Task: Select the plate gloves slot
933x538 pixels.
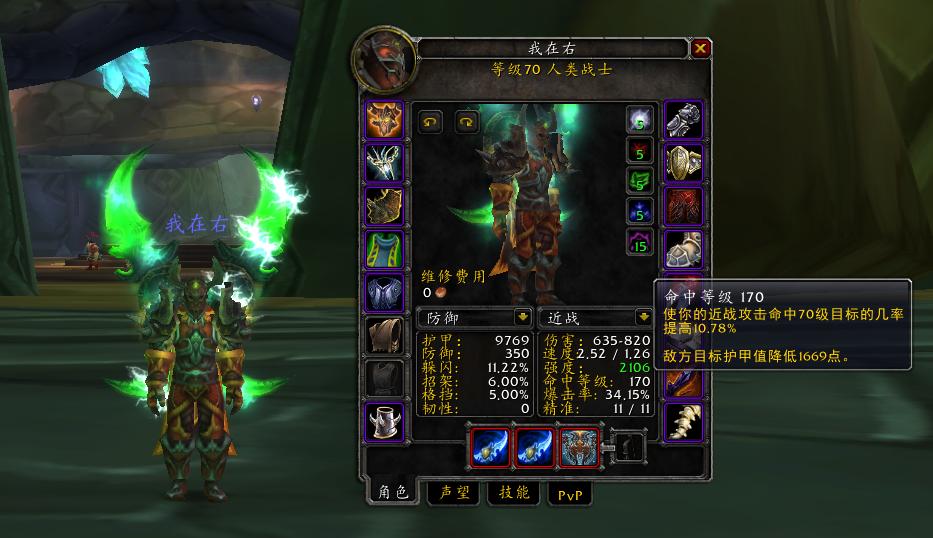Action: point(683,120)
